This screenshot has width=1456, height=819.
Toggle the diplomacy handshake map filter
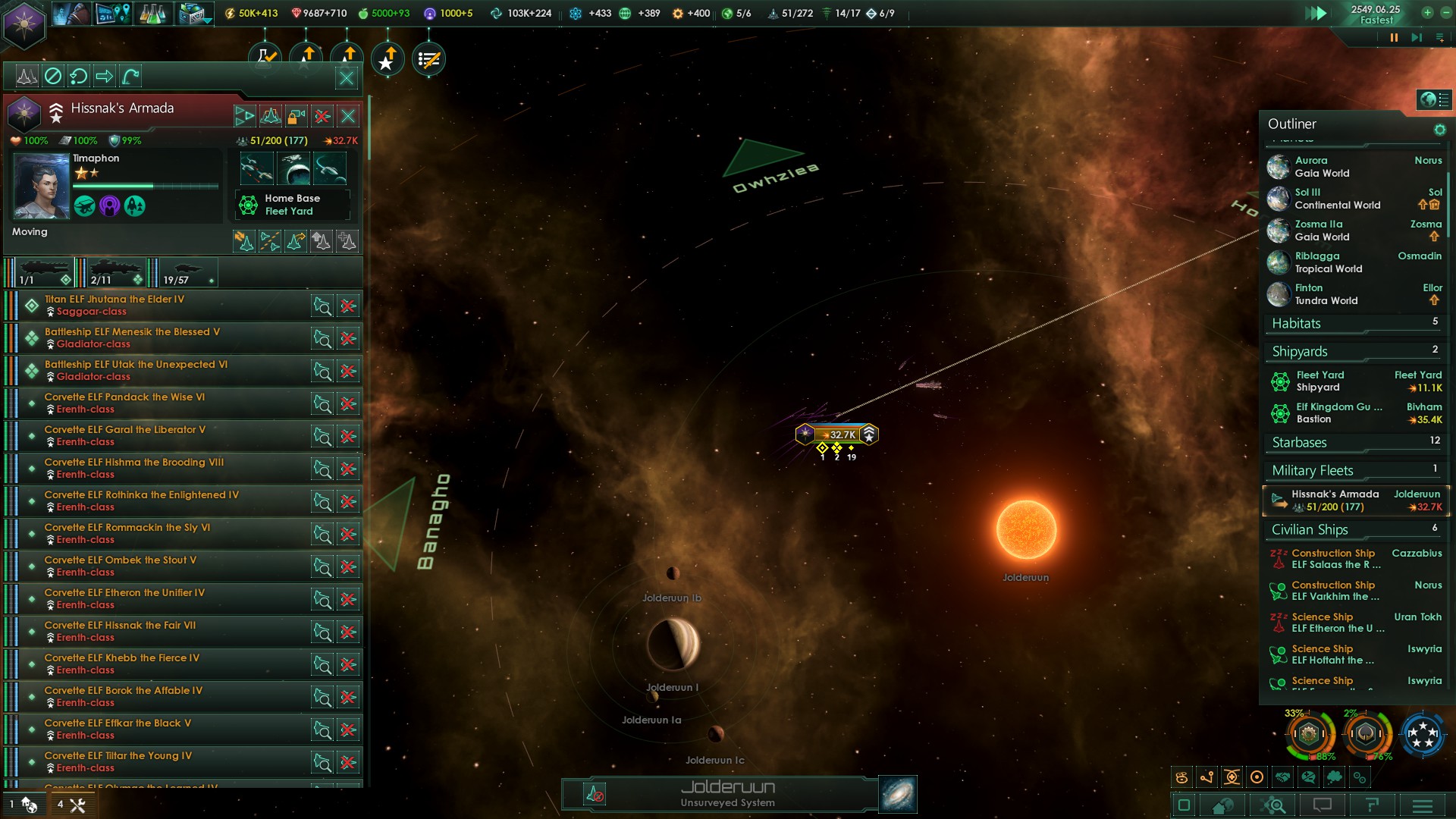1283,777
